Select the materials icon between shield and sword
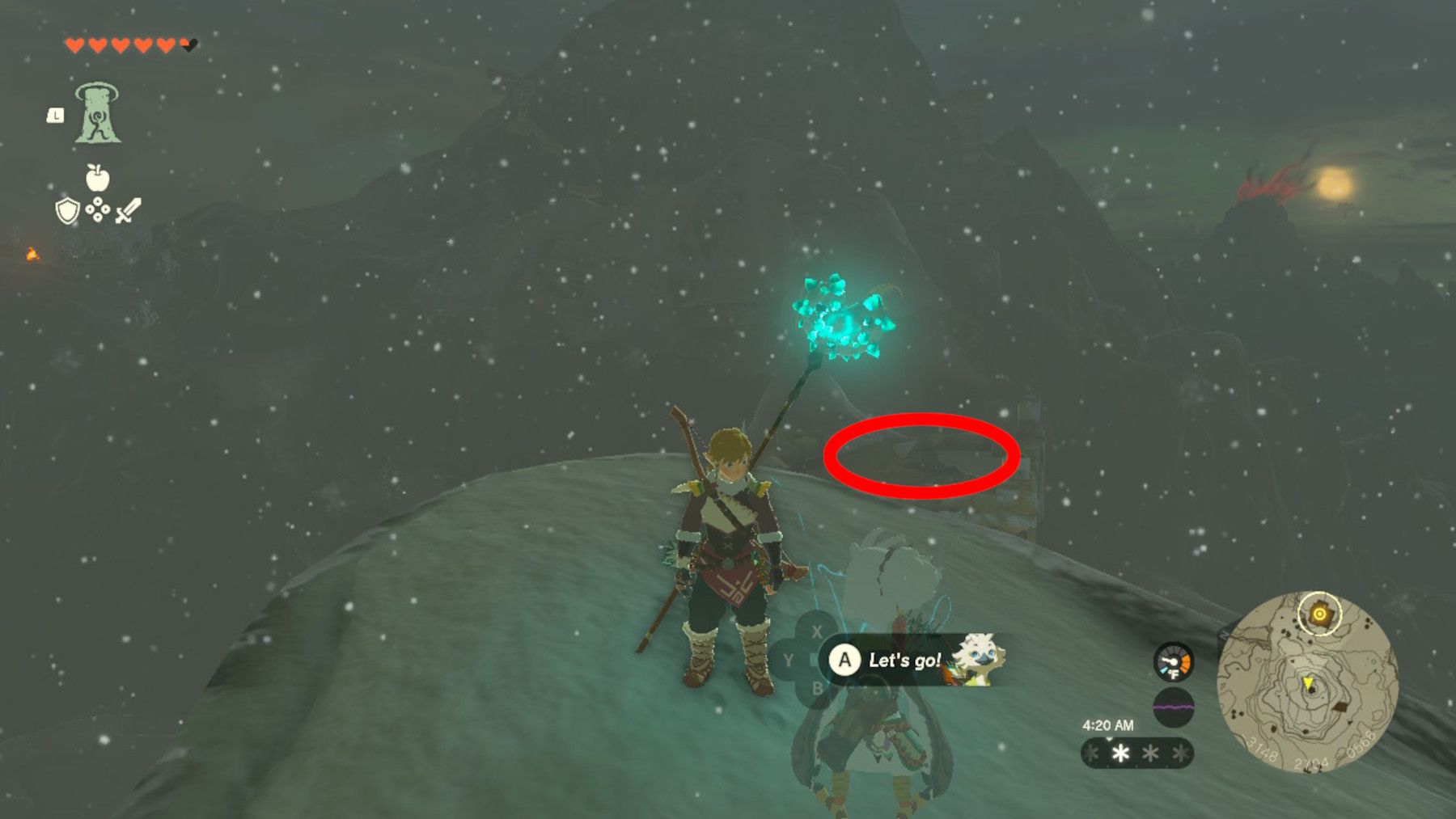This screenshot has height=819, width=1456. (99, 209)
